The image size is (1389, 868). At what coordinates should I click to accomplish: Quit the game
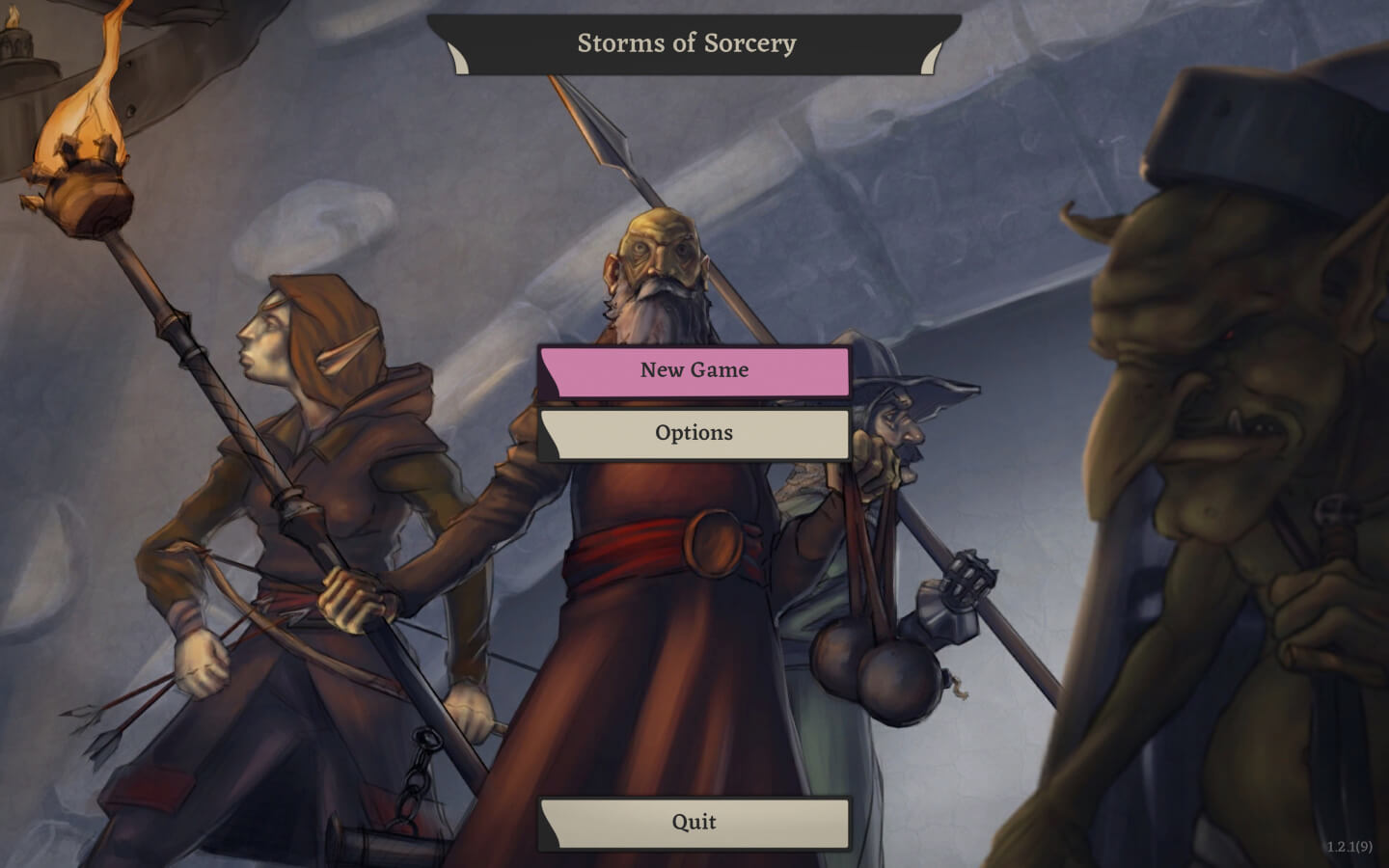[x=694, y=823]
